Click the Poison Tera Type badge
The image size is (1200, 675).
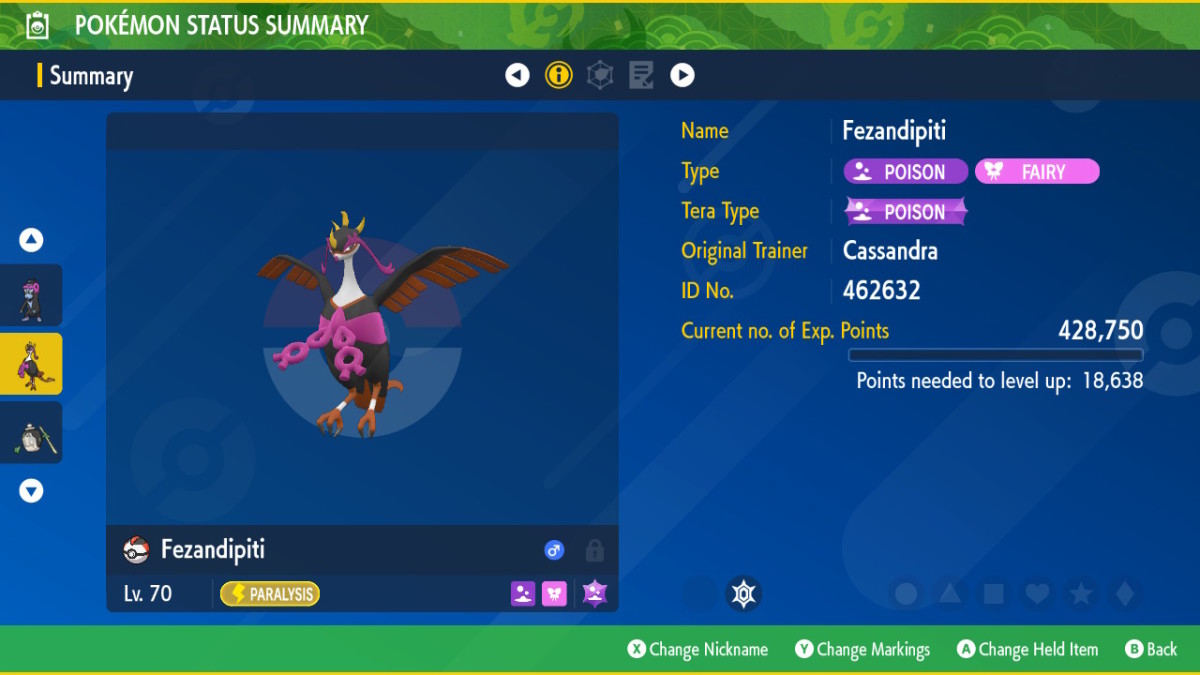pyautogui.click(x=906, y=212)
